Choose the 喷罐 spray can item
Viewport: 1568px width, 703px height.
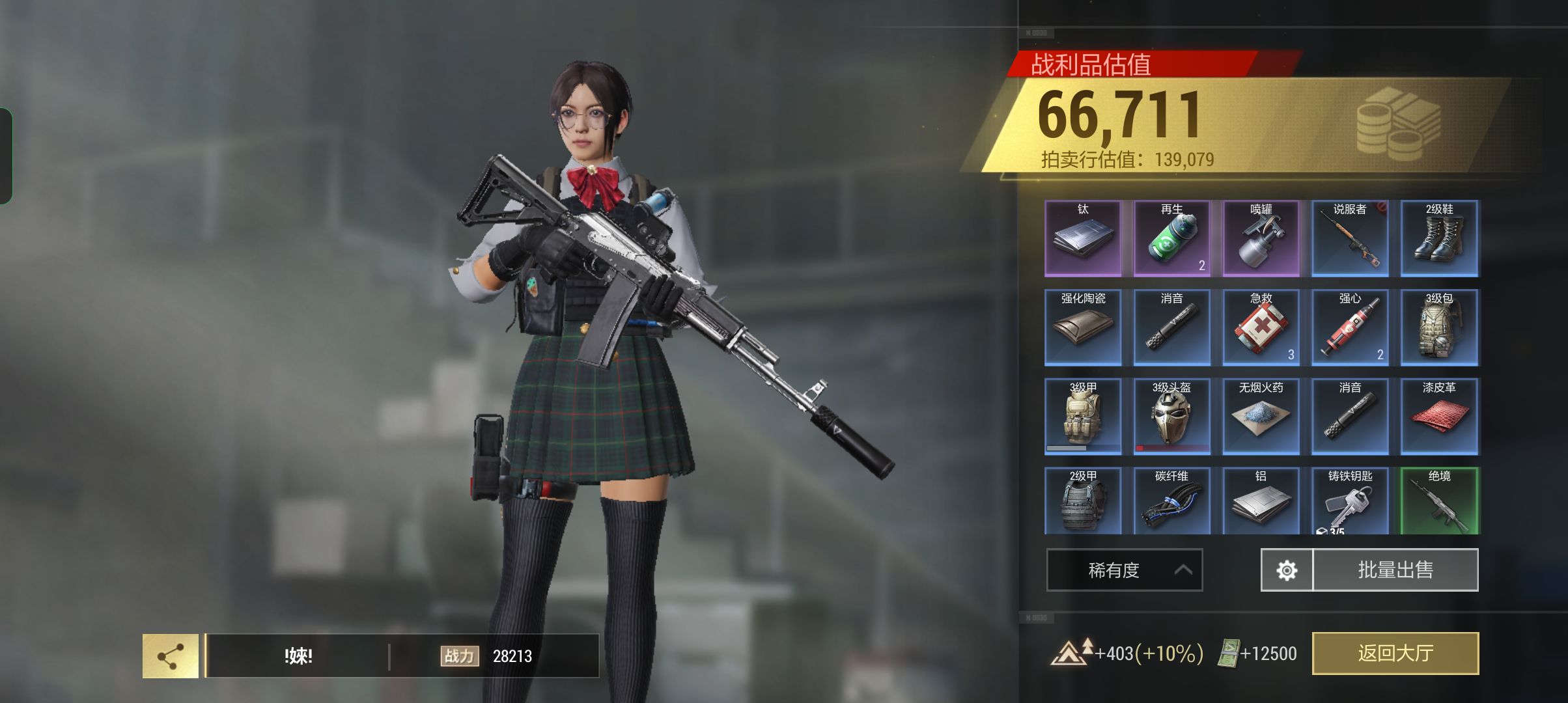[x=1261, y=238]
